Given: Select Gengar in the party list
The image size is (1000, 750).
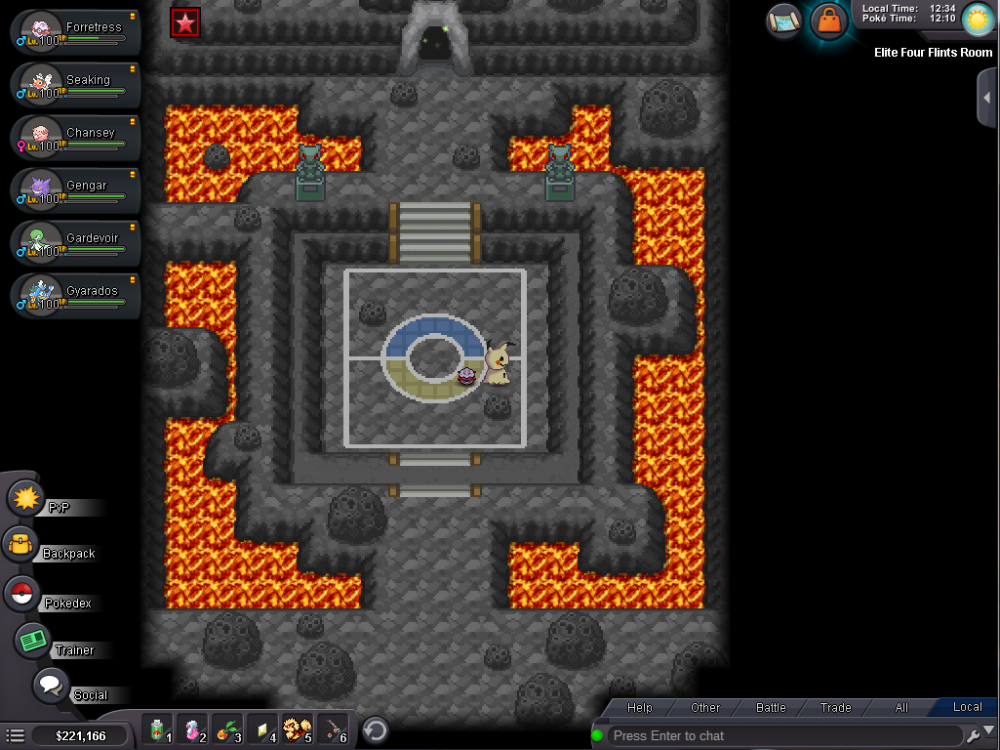Looking at the screenshot, I should click(75, 190).
